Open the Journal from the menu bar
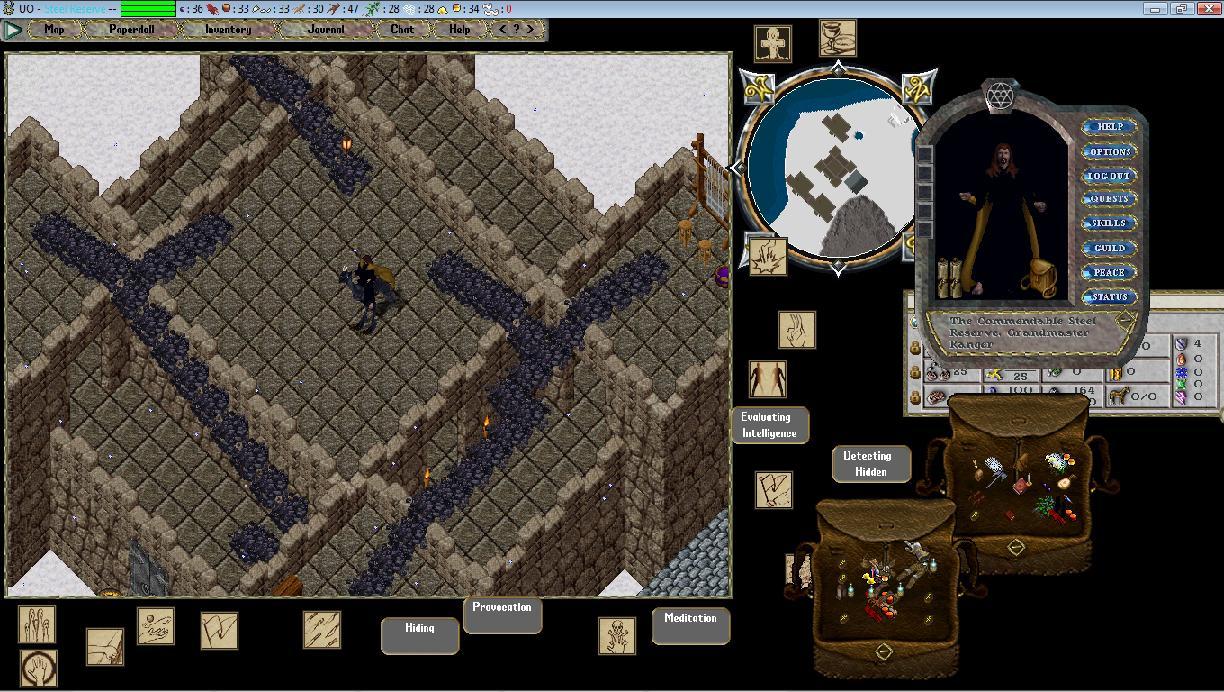 click(326, 29)
